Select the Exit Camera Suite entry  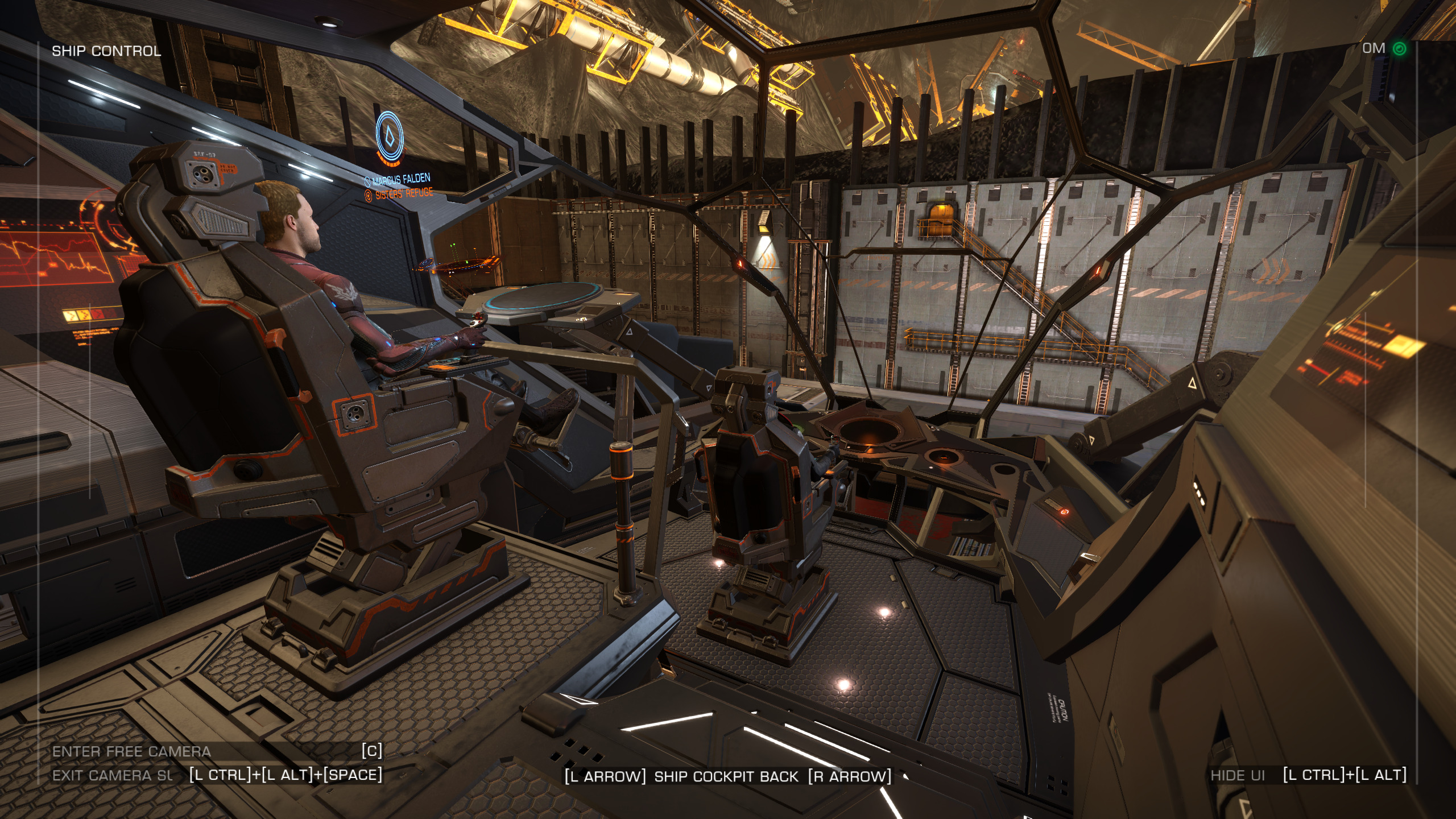point(113,775)
